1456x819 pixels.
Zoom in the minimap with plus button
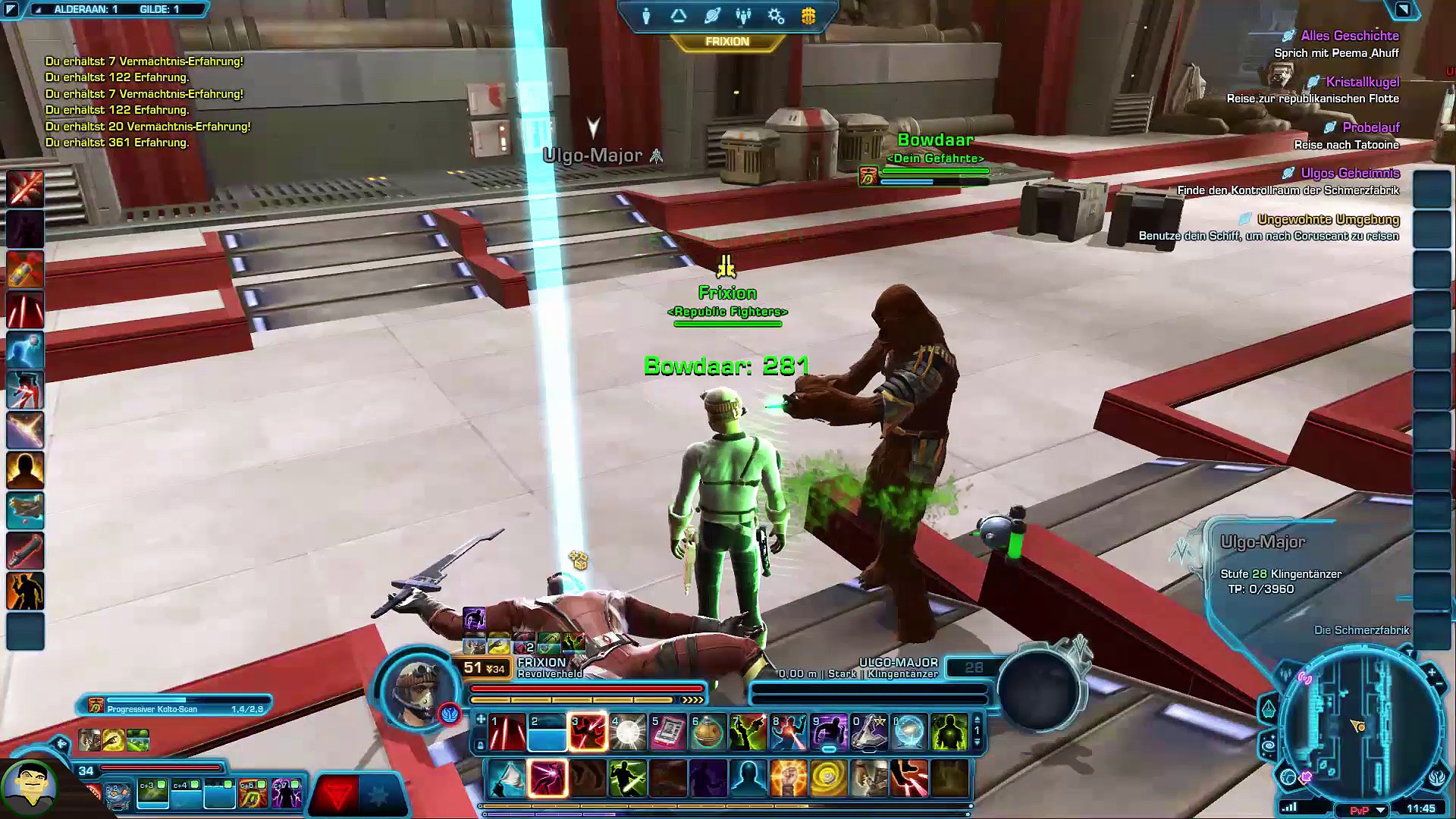pyautogui.click(x=1431, y=673)
